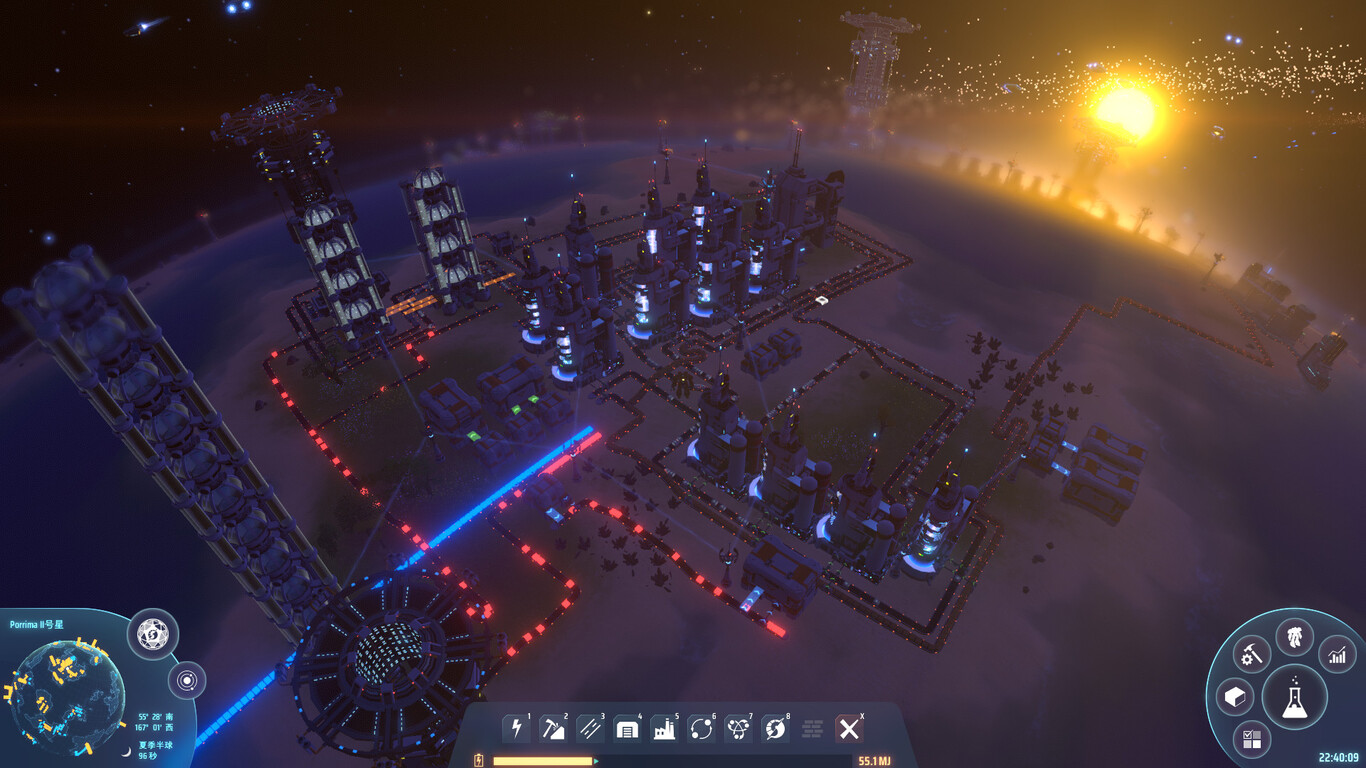1366x768 pixels.
Task: Expand the hidden build categories list
Action: click(x=813, y=730)
